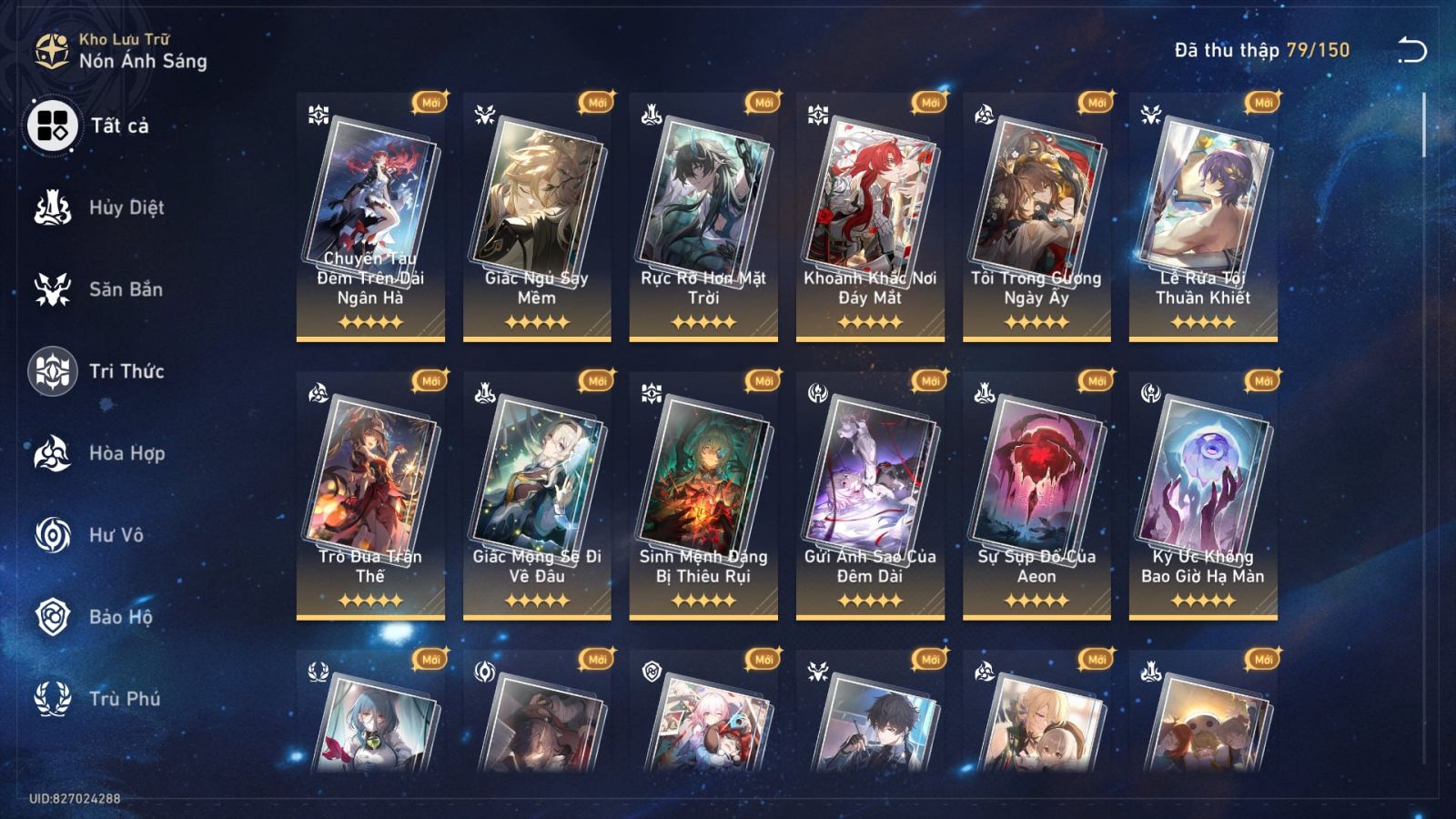The image size is (1456, 819).
Task: Select the Tất cả grid filter icon
Action: 53,127
